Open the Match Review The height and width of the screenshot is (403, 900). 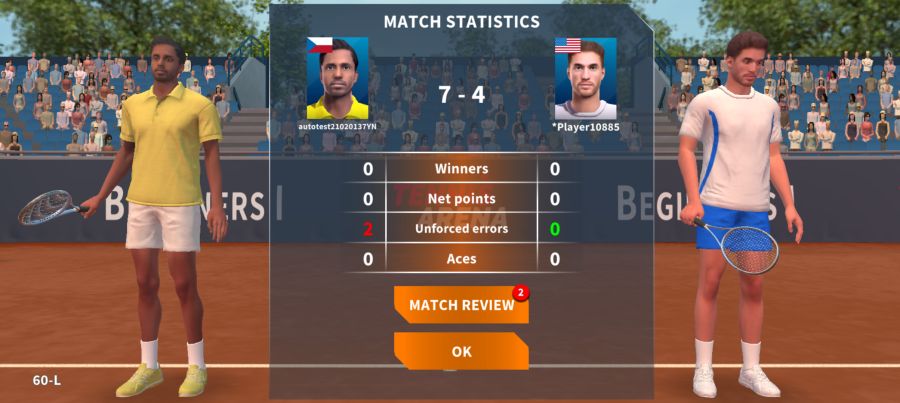(x=461, y=305)
